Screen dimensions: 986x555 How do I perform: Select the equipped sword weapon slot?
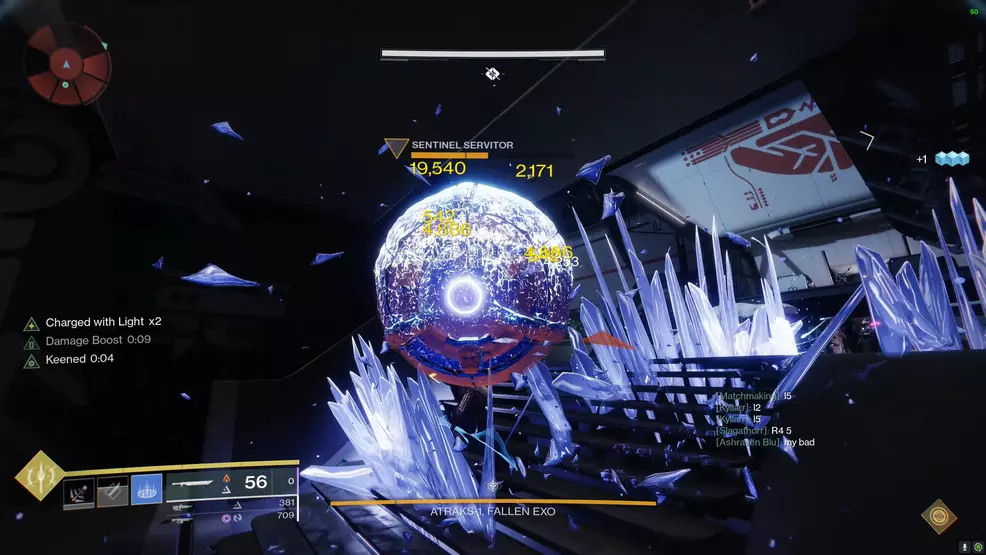(x=200, y=484)
